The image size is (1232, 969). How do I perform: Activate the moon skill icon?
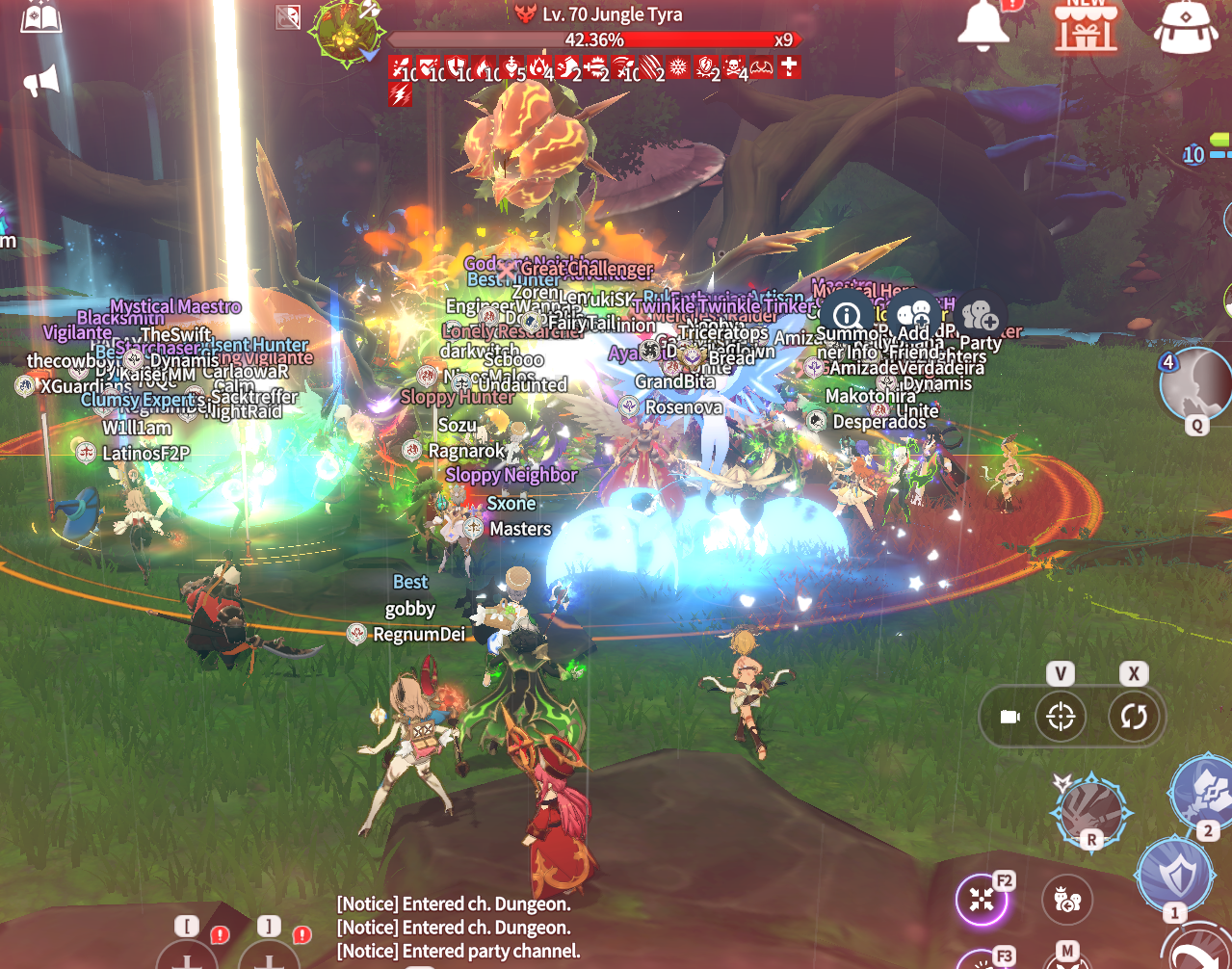(1195, 383)
